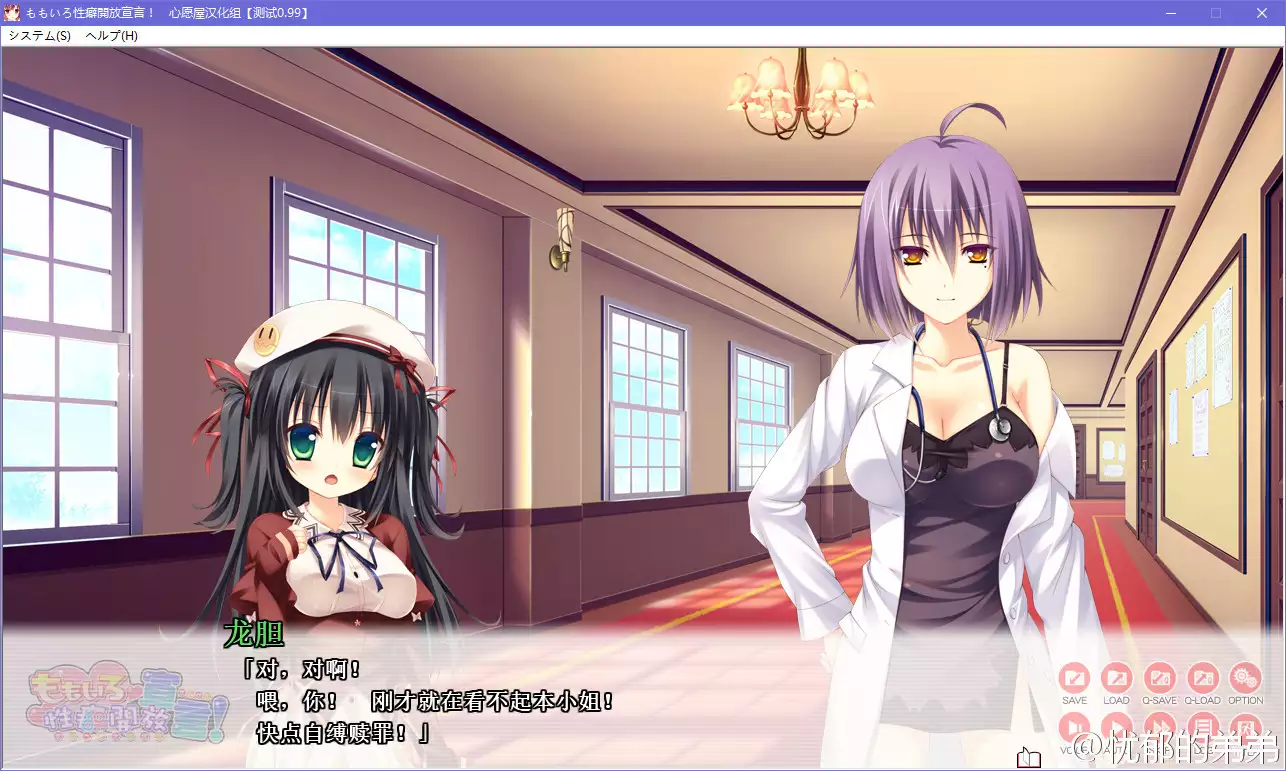The width and height of the screenshot is (1286, 771).
Task: Close the game window
Action: [x=1262, y=13]
